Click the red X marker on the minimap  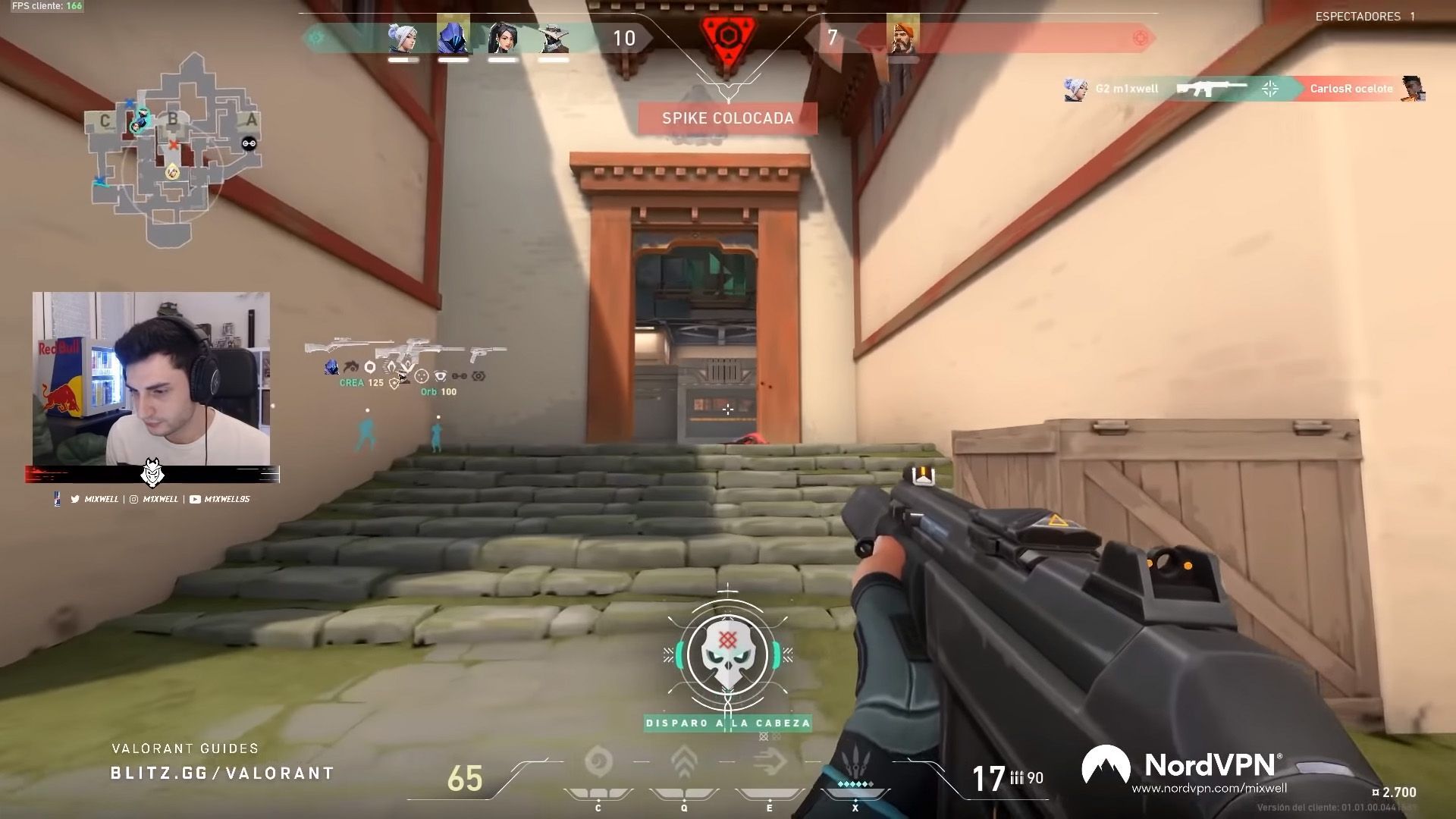(174, 144)
